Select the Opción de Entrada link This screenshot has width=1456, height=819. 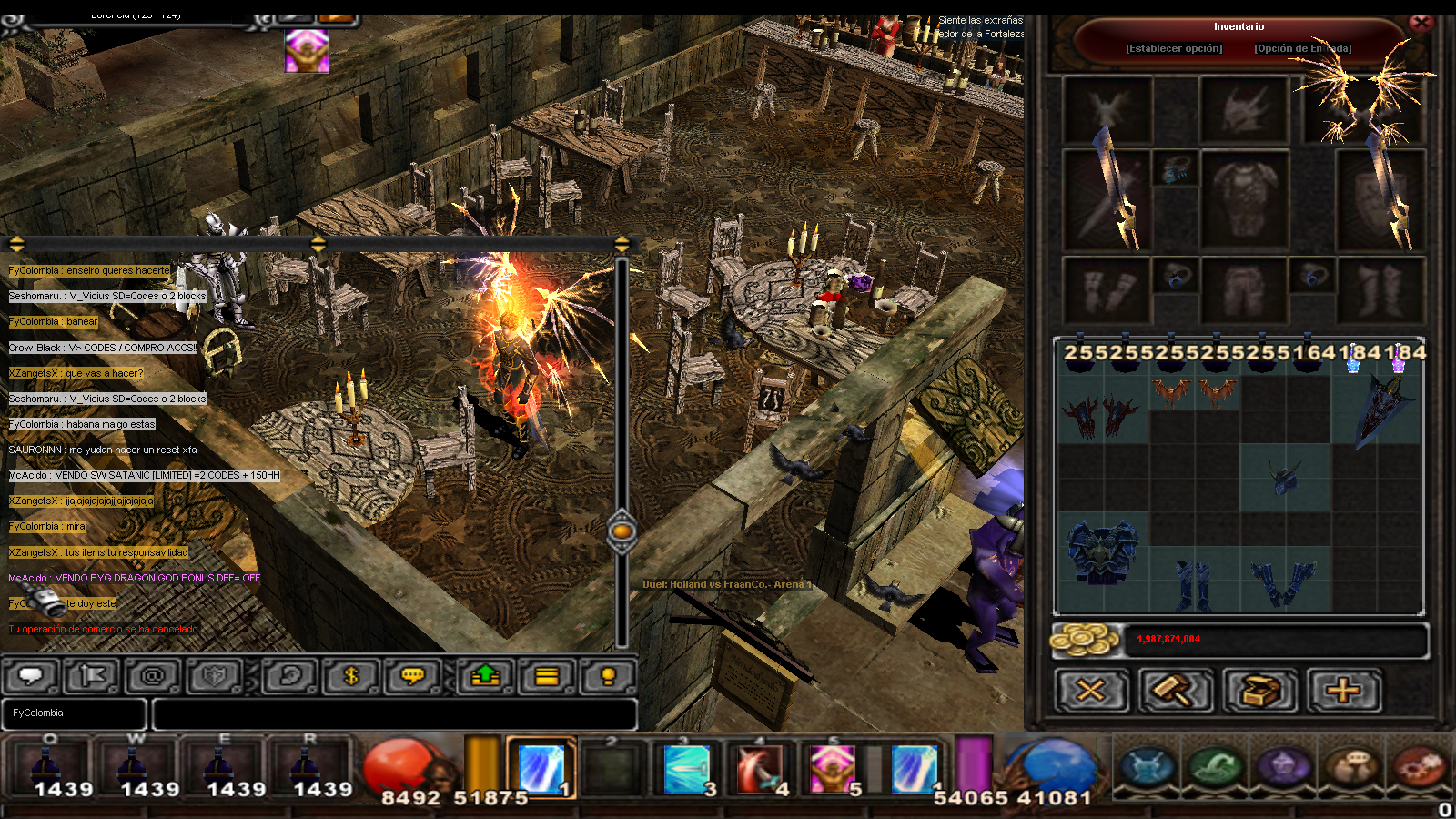point(1302,48)
